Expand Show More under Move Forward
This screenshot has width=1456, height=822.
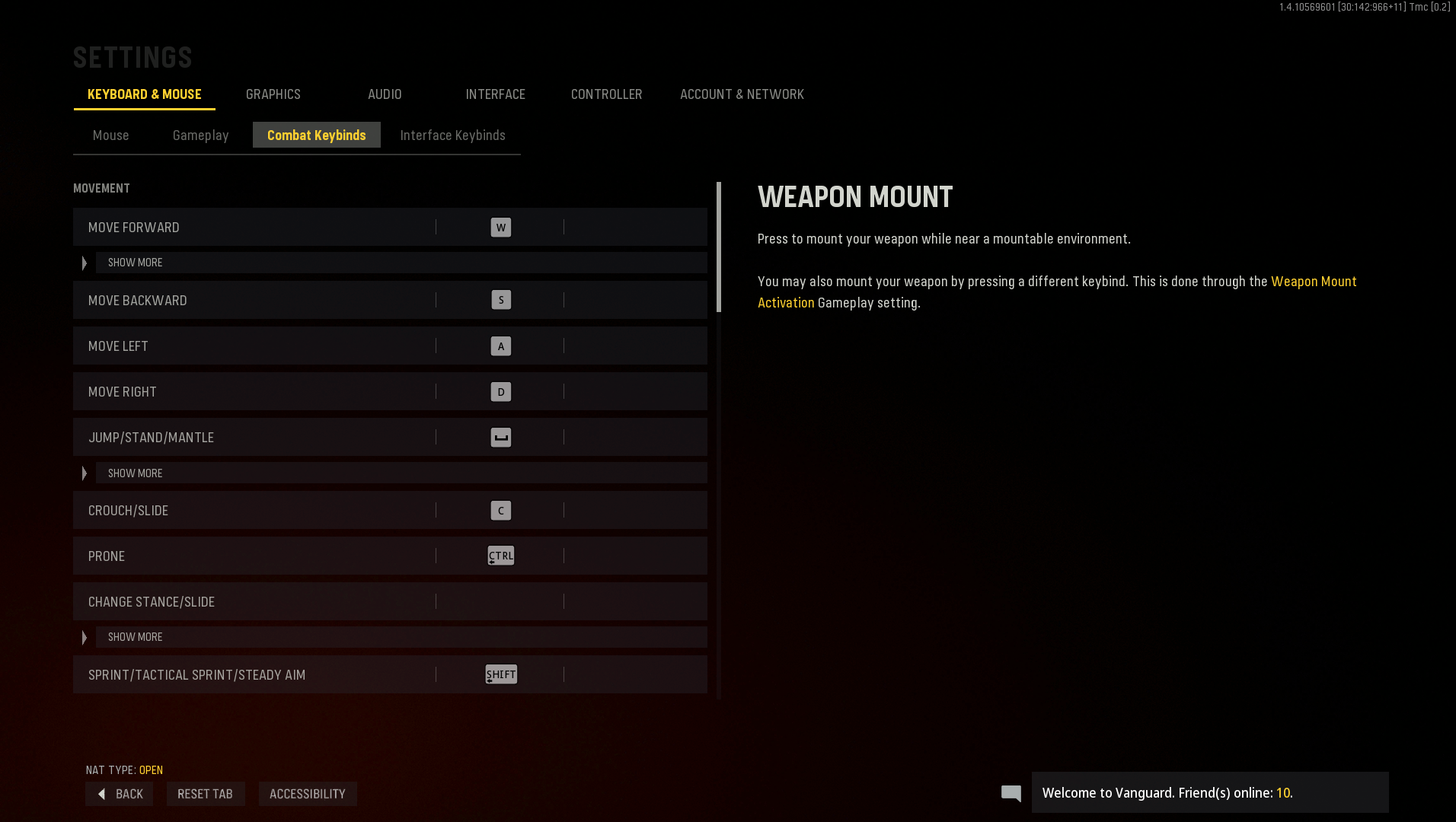coord(134,262)
